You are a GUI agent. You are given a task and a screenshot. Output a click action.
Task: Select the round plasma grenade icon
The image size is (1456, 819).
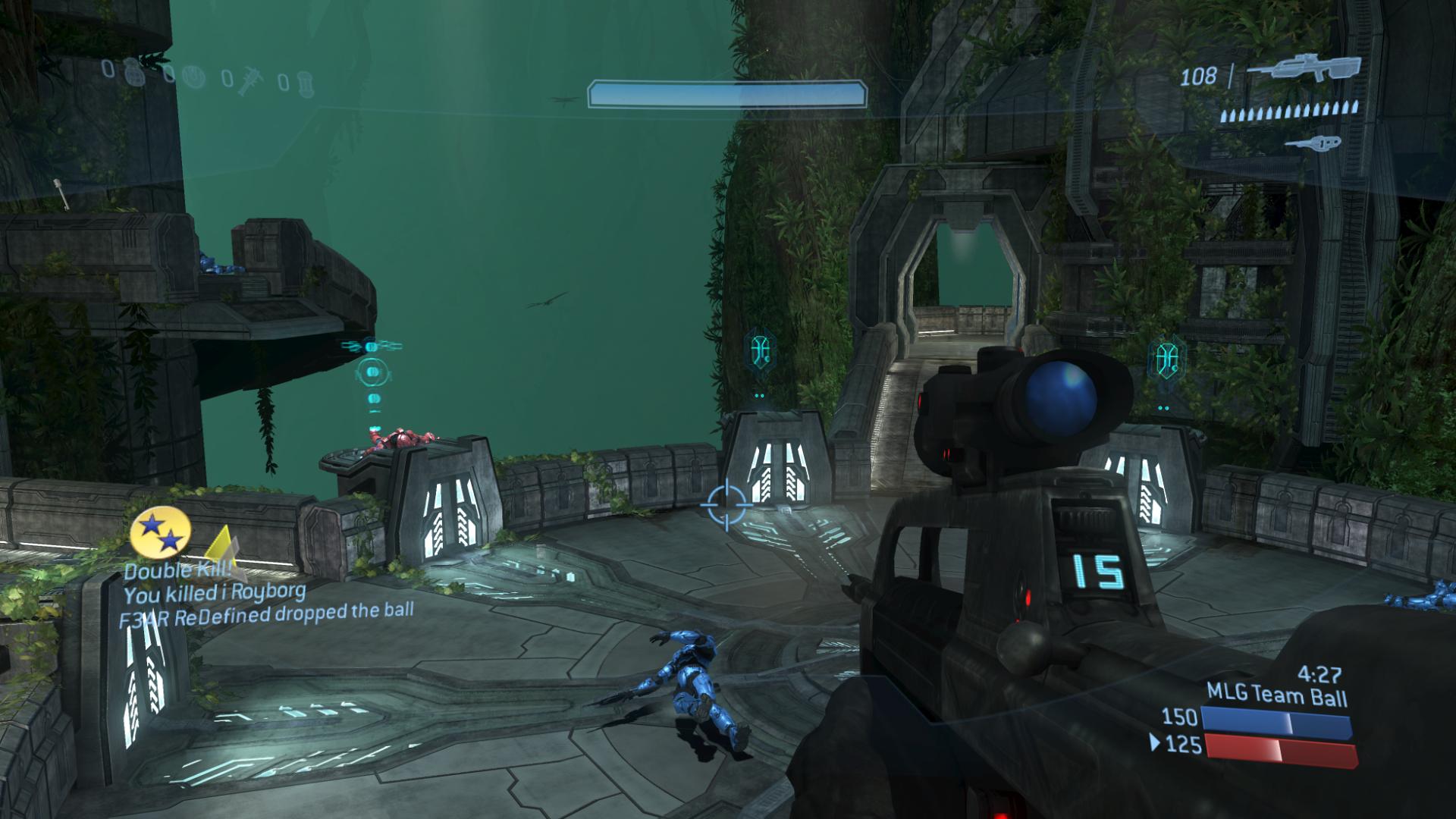tap(196, 77)
